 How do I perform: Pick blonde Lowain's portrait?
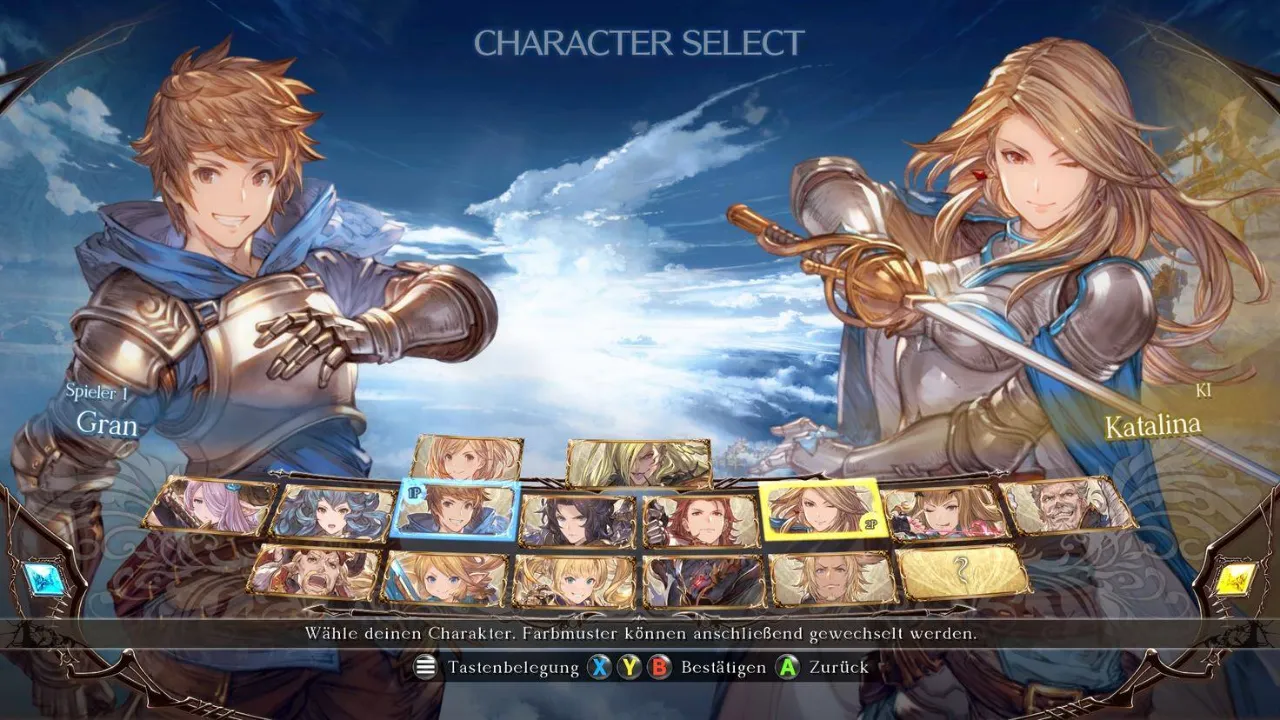(832, 579)
